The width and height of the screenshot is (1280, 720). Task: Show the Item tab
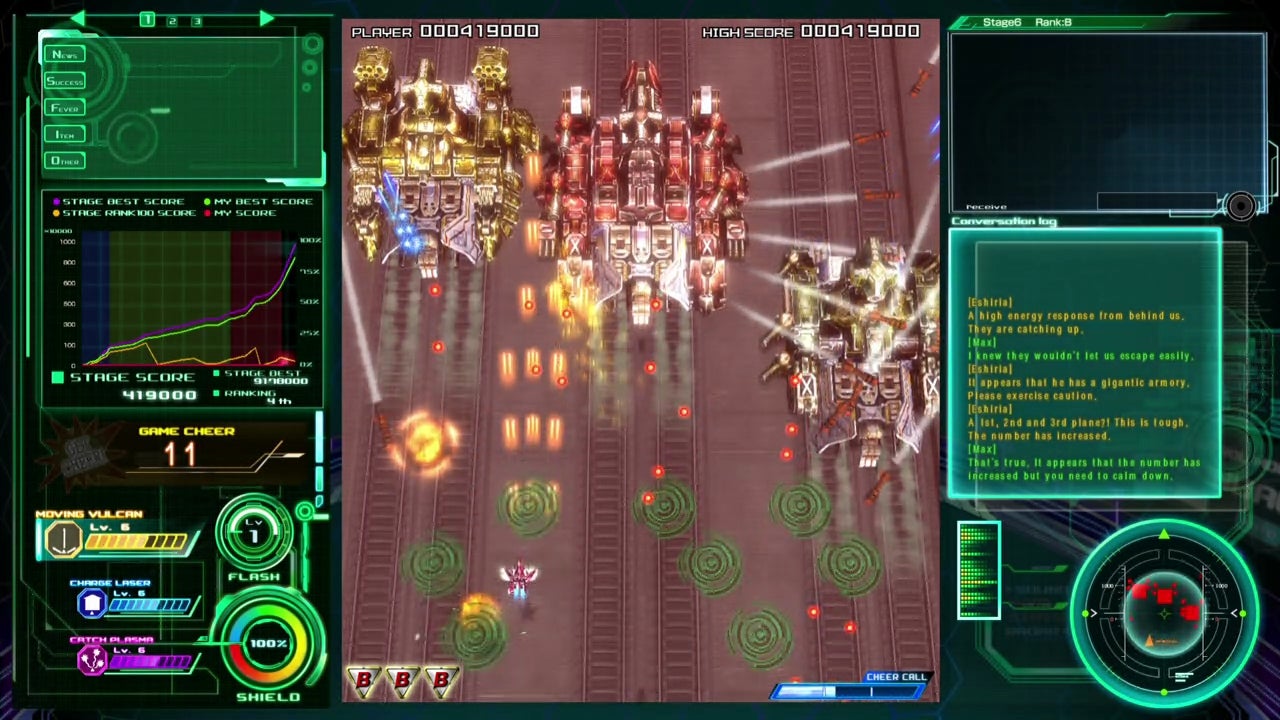click(65, 134)
